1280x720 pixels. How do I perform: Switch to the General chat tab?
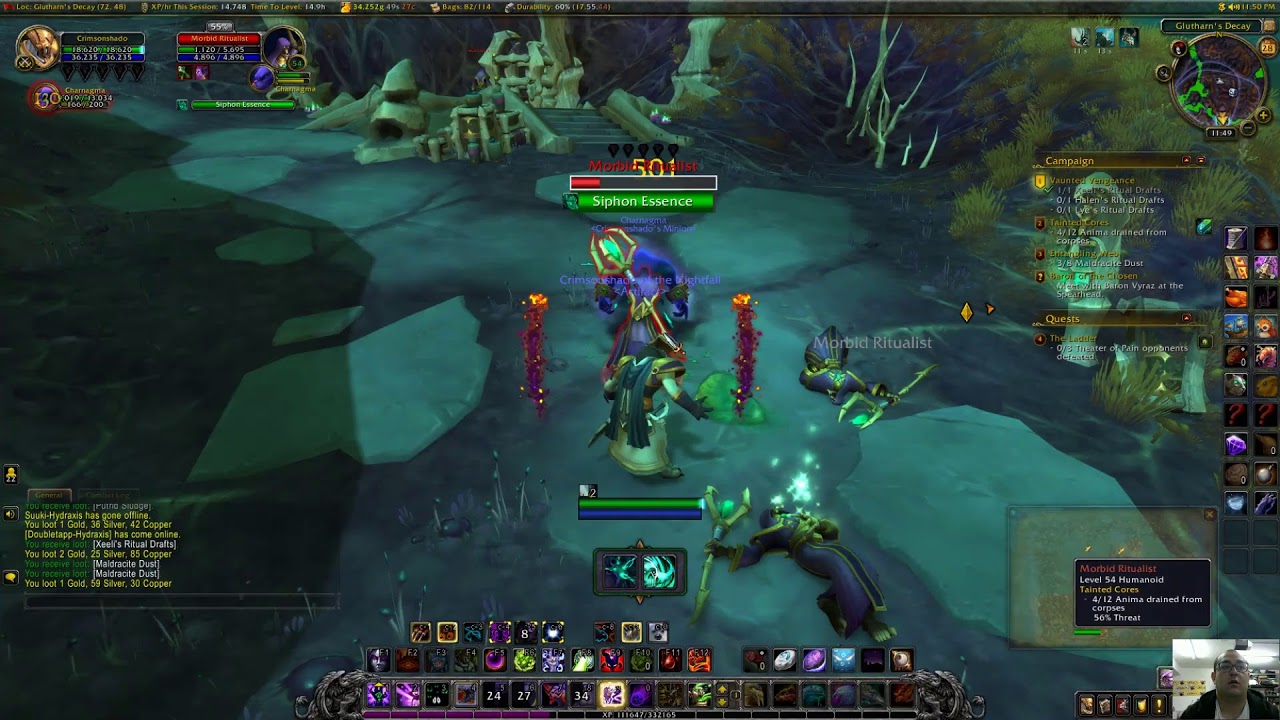(x=49, y=495)
